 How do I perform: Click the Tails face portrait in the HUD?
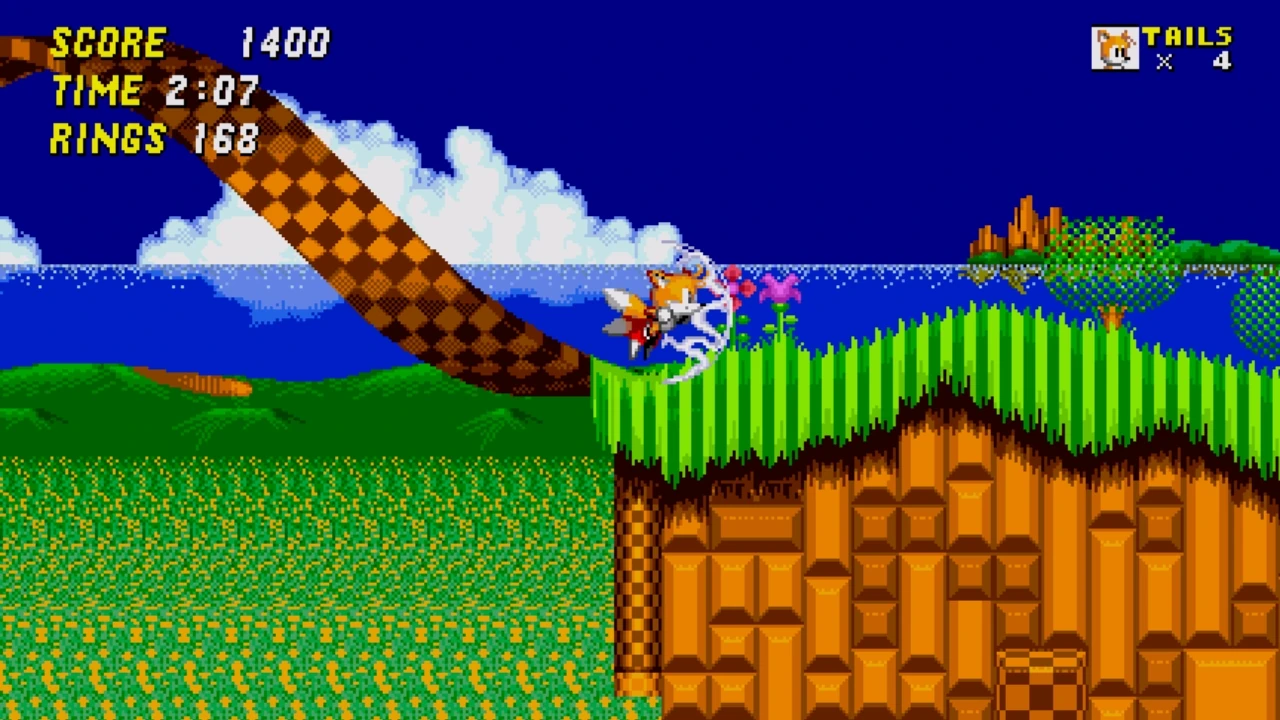[x=1116, y=48]
